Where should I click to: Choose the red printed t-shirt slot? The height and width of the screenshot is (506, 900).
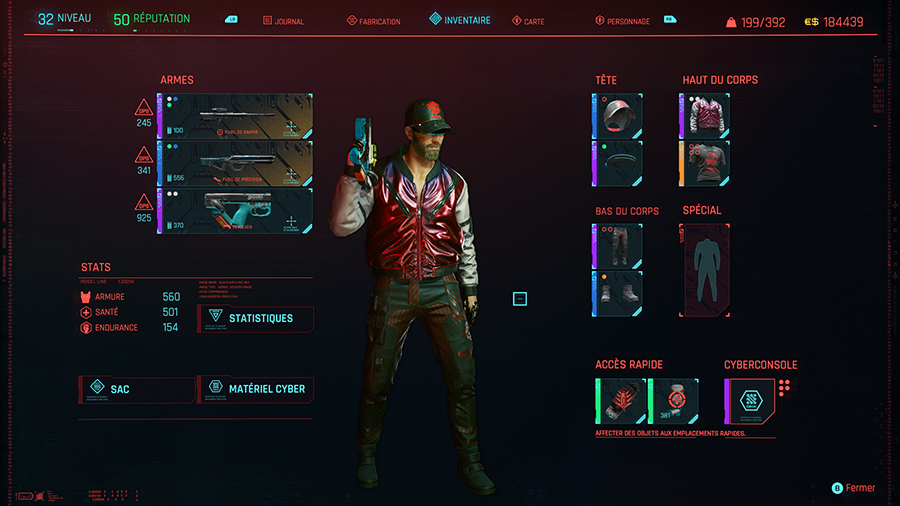(706, 163)
